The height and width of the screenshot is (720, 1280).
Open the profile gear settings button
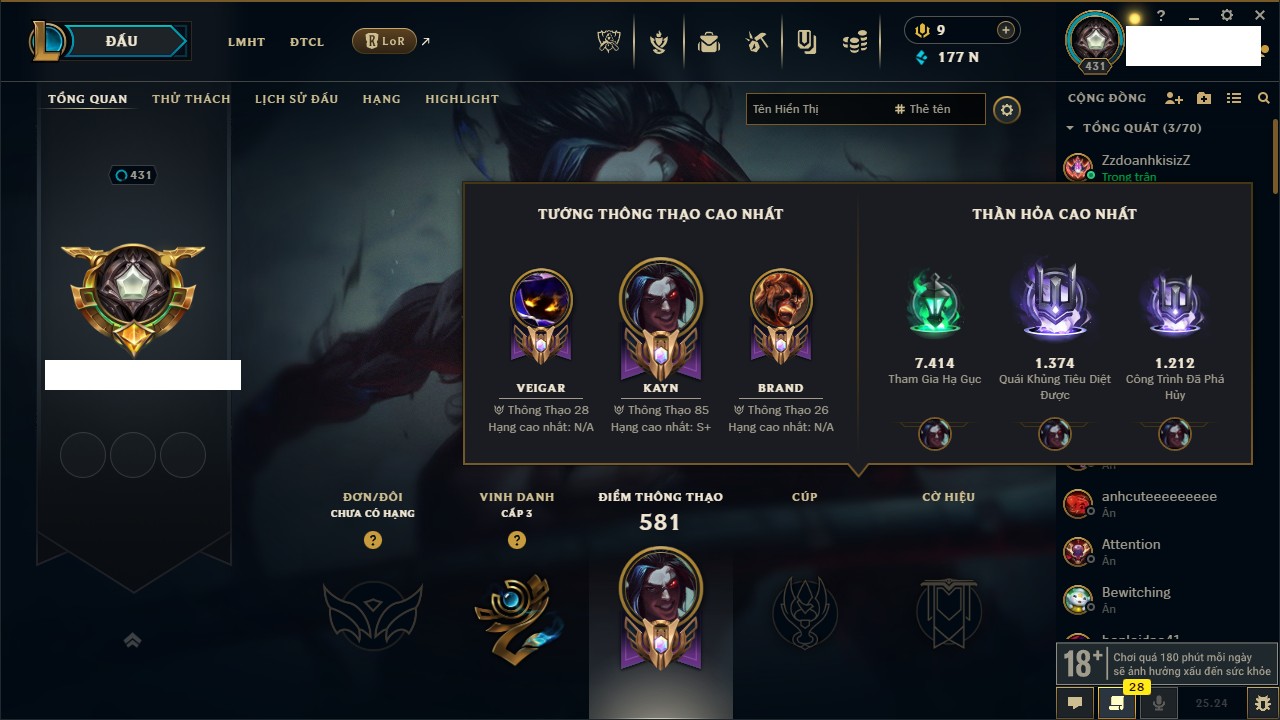click(x=1007, y=109)
